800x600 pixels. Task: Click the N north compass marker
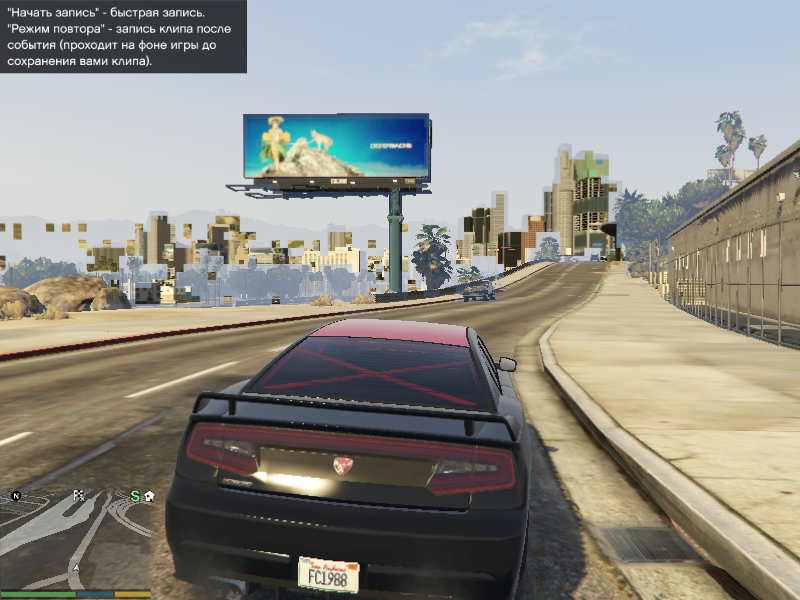pos(16,495)
